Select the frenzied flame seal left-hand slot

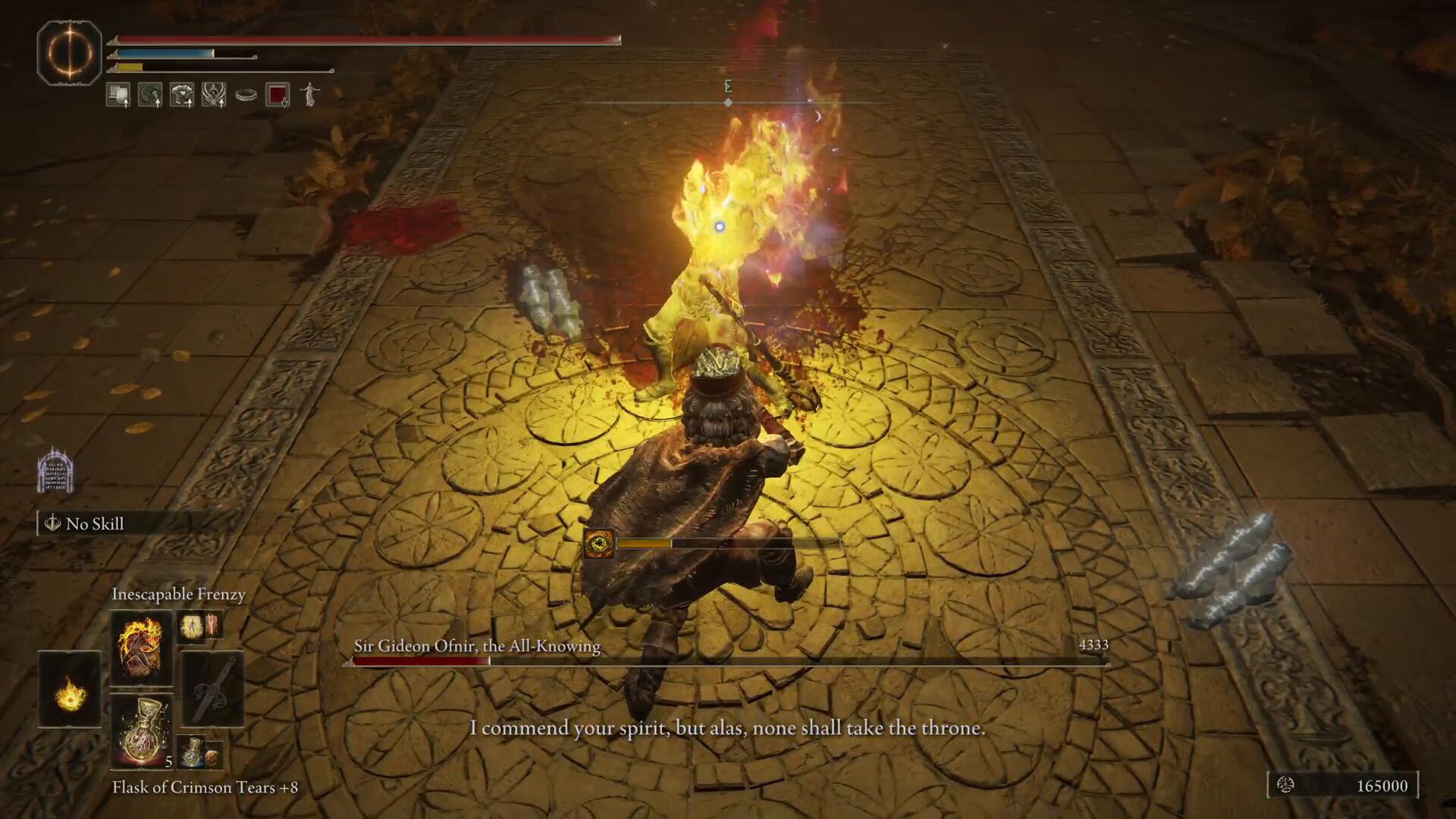(x=70, y=689)
